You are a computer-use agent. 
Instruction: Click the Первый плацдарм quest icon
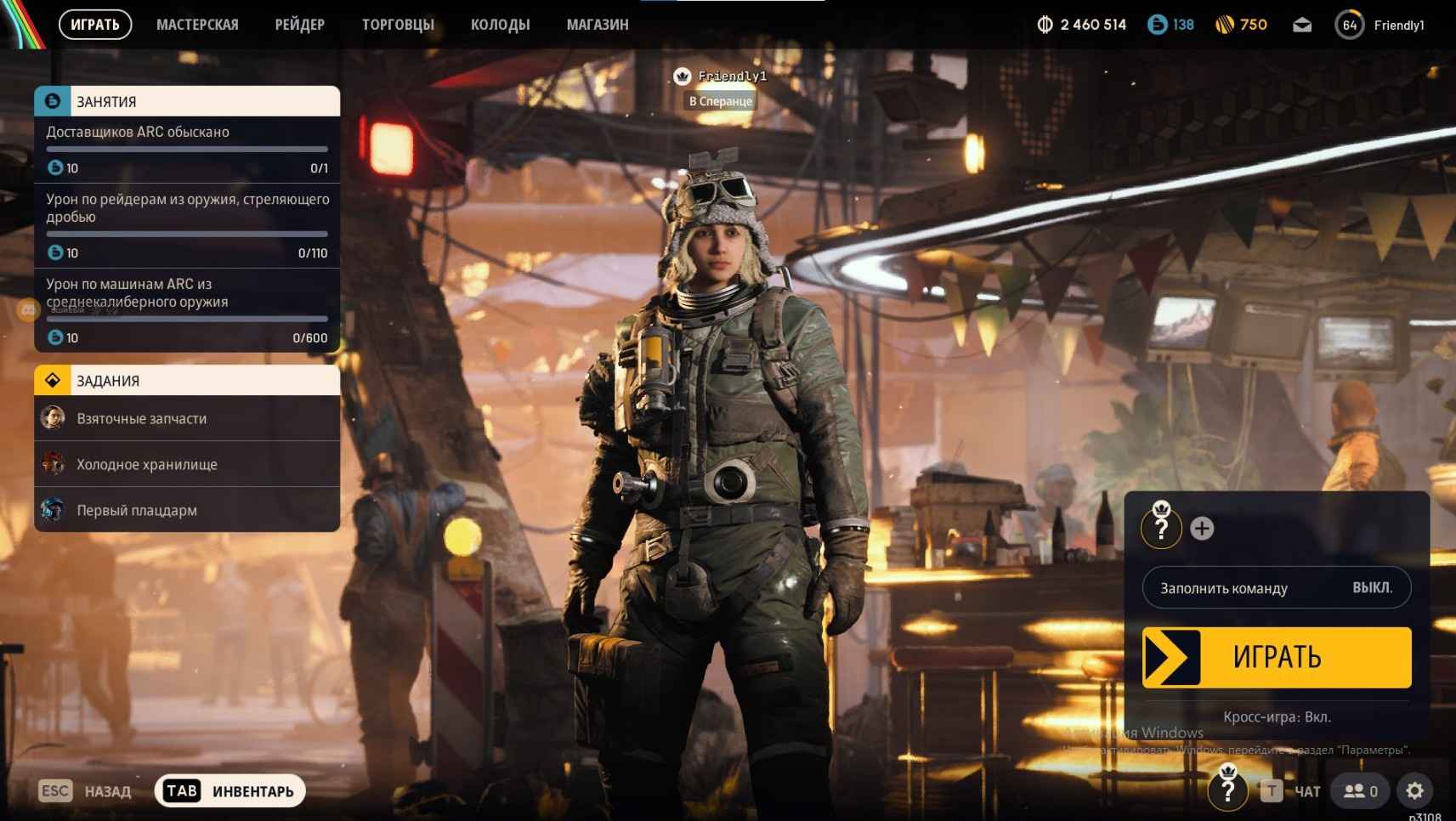[x=53, y=510]
